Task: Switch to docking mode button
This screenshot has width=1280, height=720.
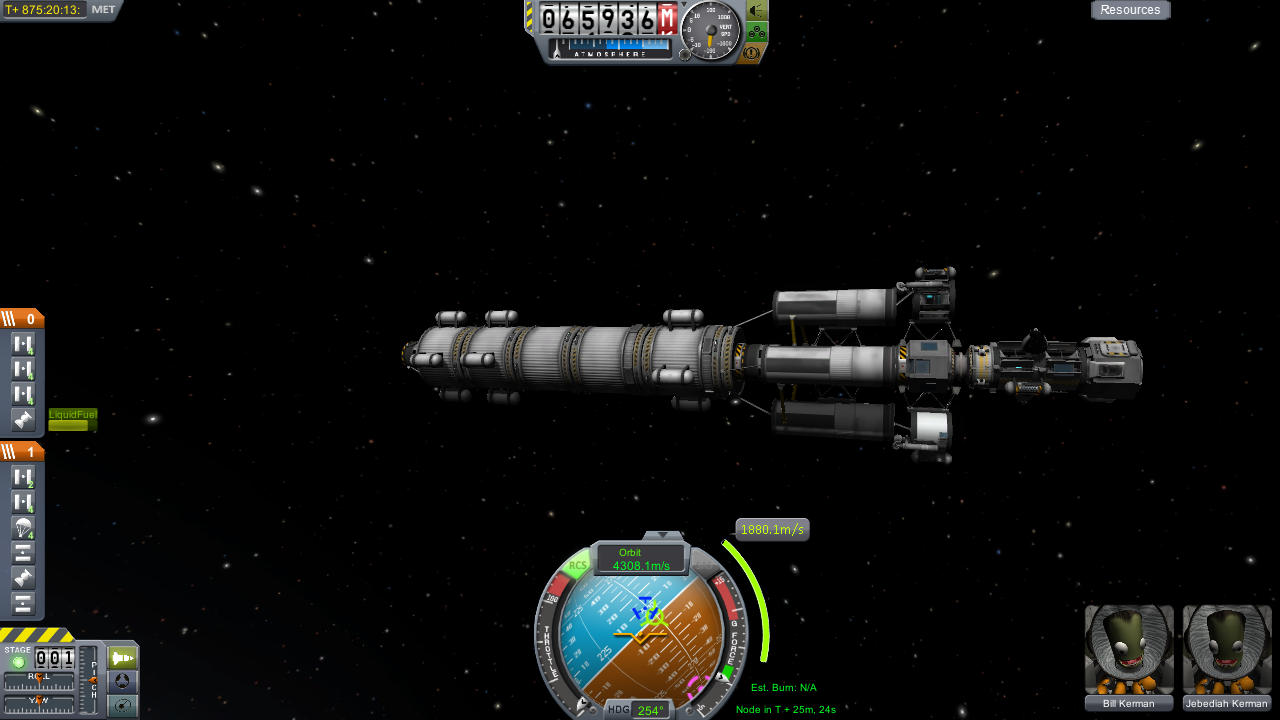Action: pyautogui.click(x=122, y=682)
